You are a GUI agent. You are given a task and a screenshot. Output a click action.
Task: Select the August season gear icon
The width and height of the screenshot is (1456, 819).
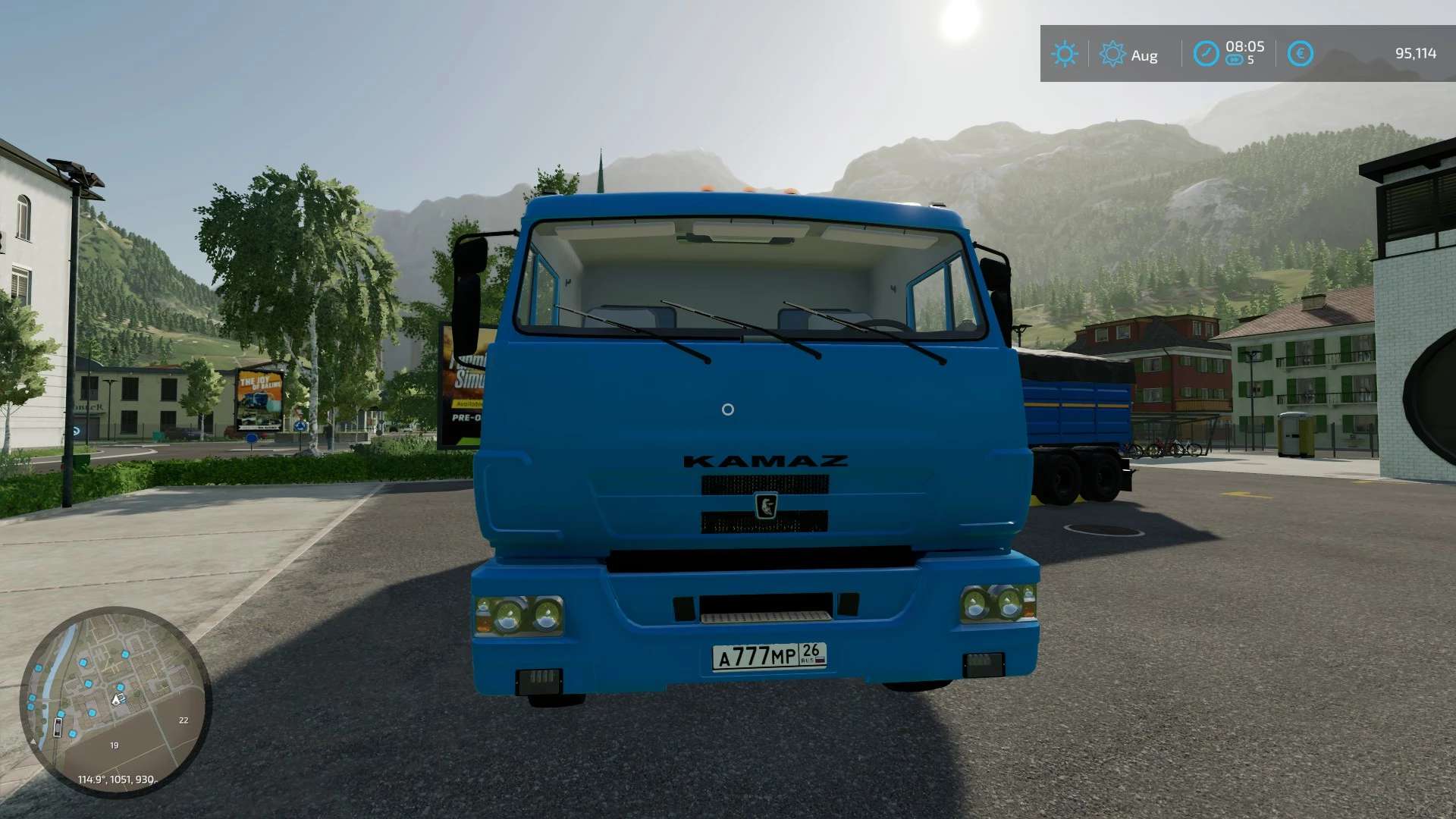tap(1112, 54)
